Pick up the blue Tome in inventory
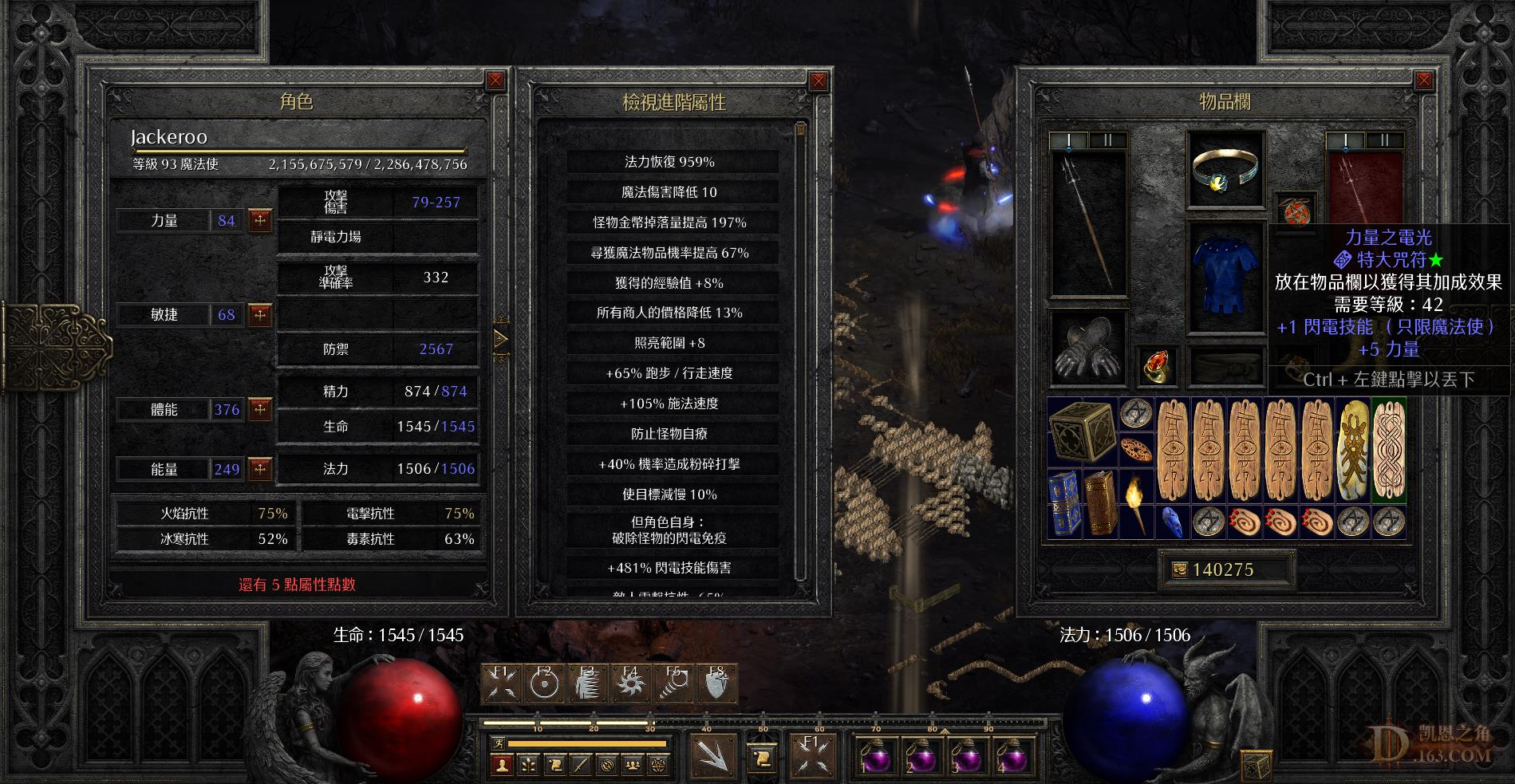 (x=1063, y=503)
